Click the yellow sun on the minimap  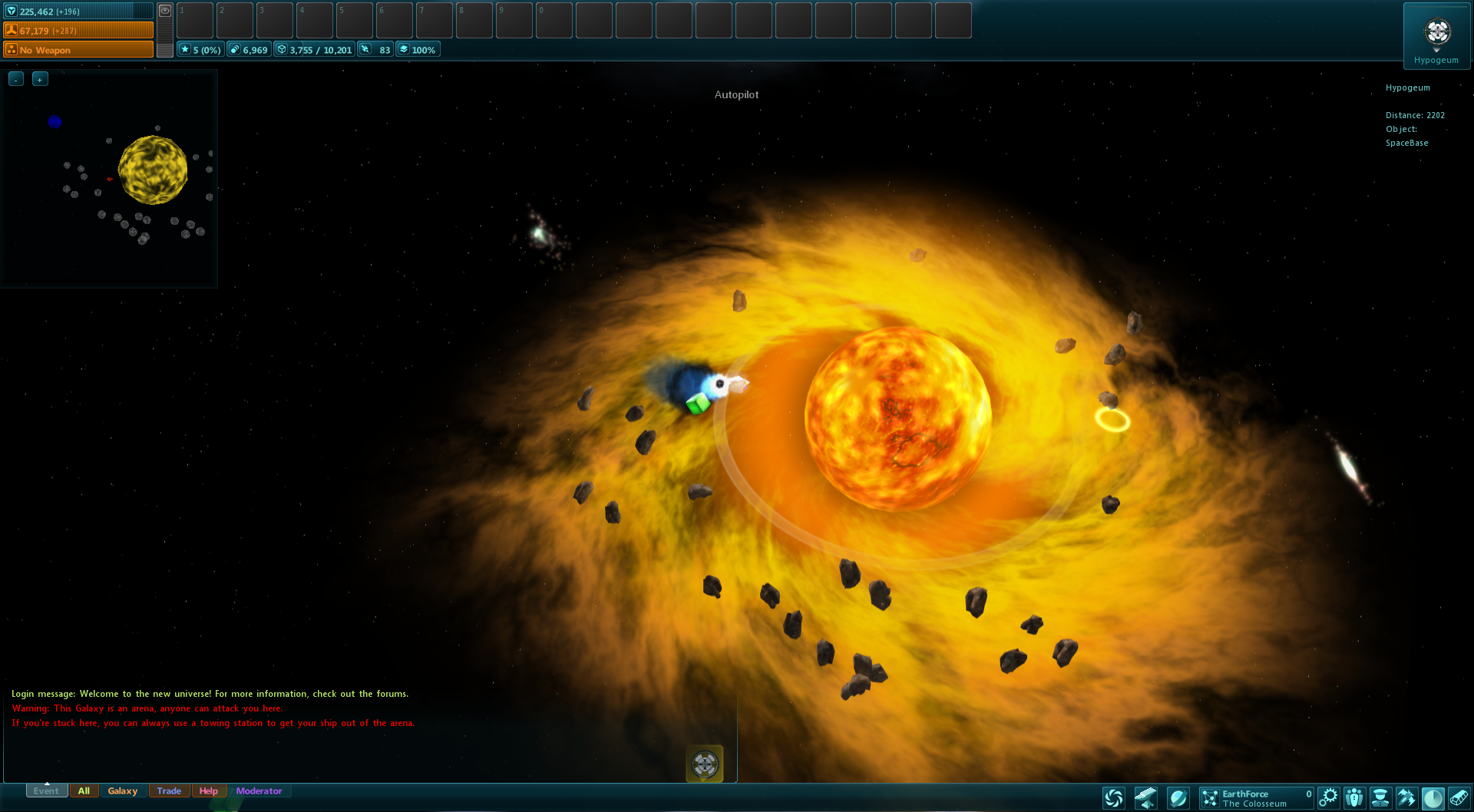point(153,170)
